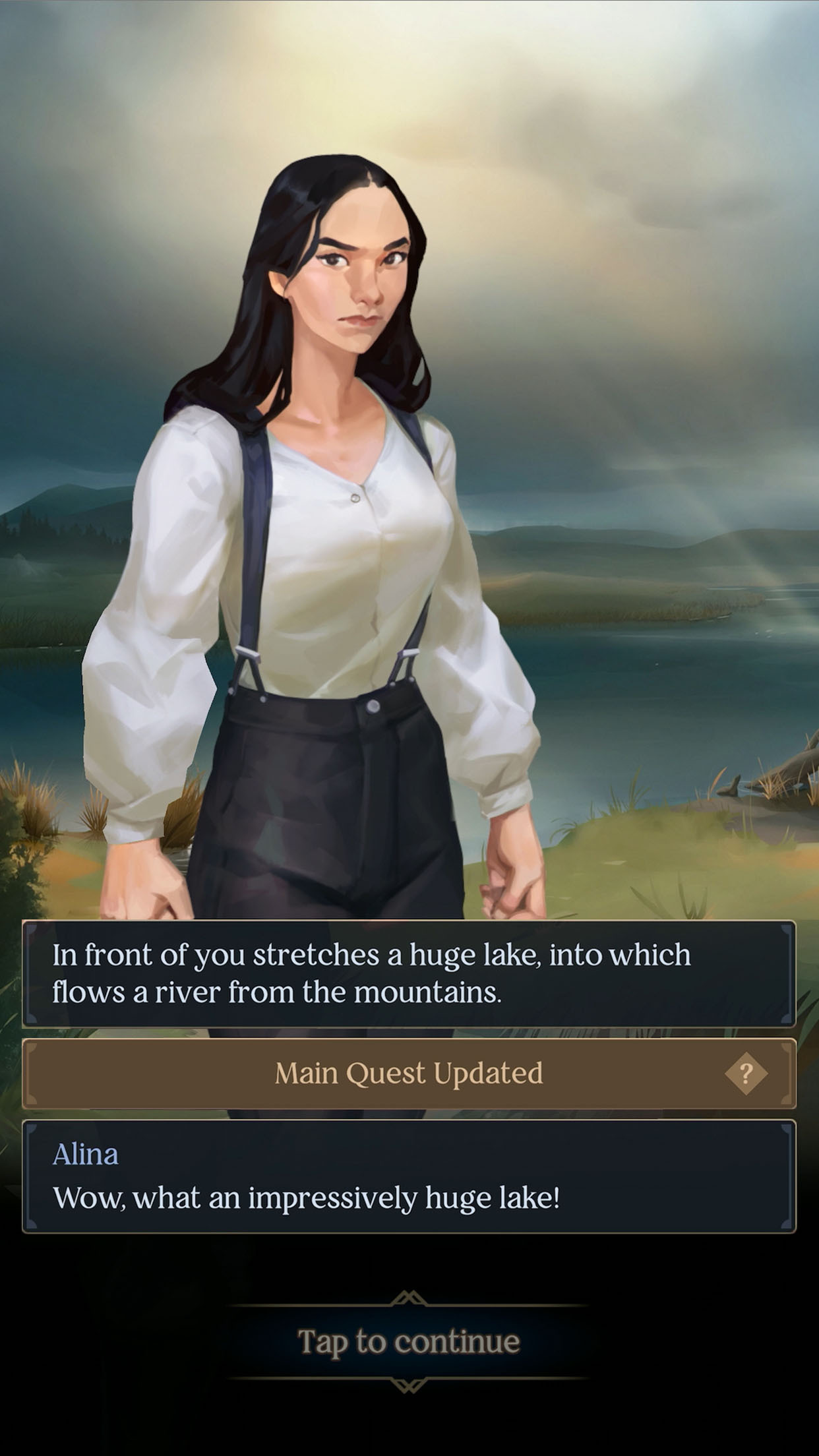Tap to continue the dialogue
Screen dimensions: 819x1456
coord(409,1342)
